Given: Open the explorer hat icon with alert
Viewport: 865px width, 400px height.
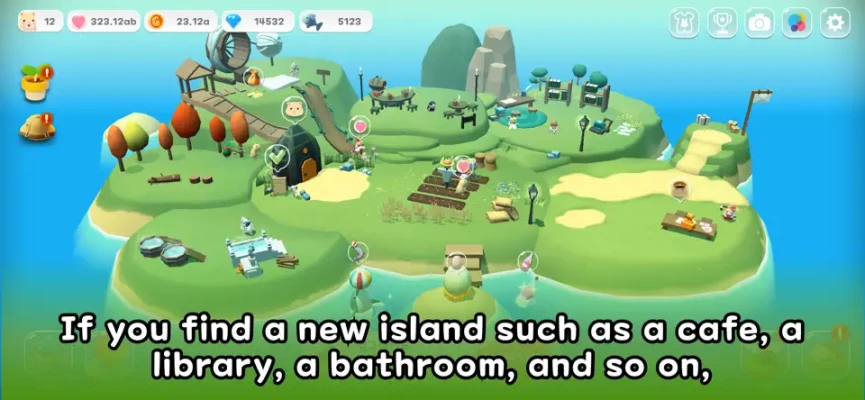Looking at the screenshot, I should point(37,128).
